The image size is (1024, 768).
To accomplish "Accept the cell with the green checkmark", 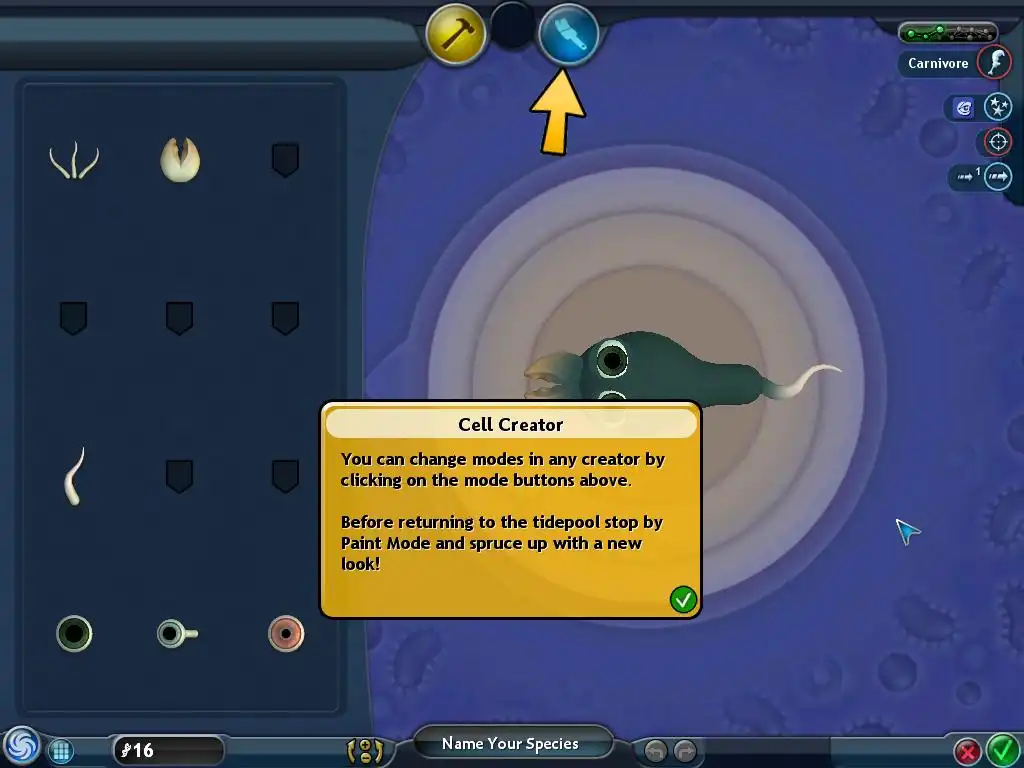I will click(x=1002, y=749).
